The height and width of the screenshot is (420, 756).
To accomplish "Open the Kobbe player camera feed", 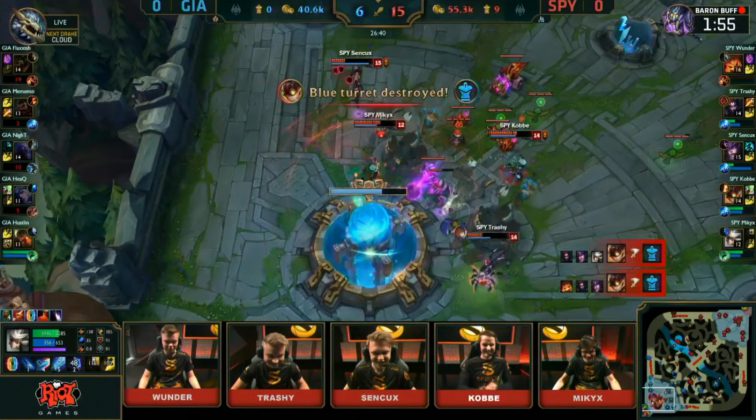I will pos(483,357).
